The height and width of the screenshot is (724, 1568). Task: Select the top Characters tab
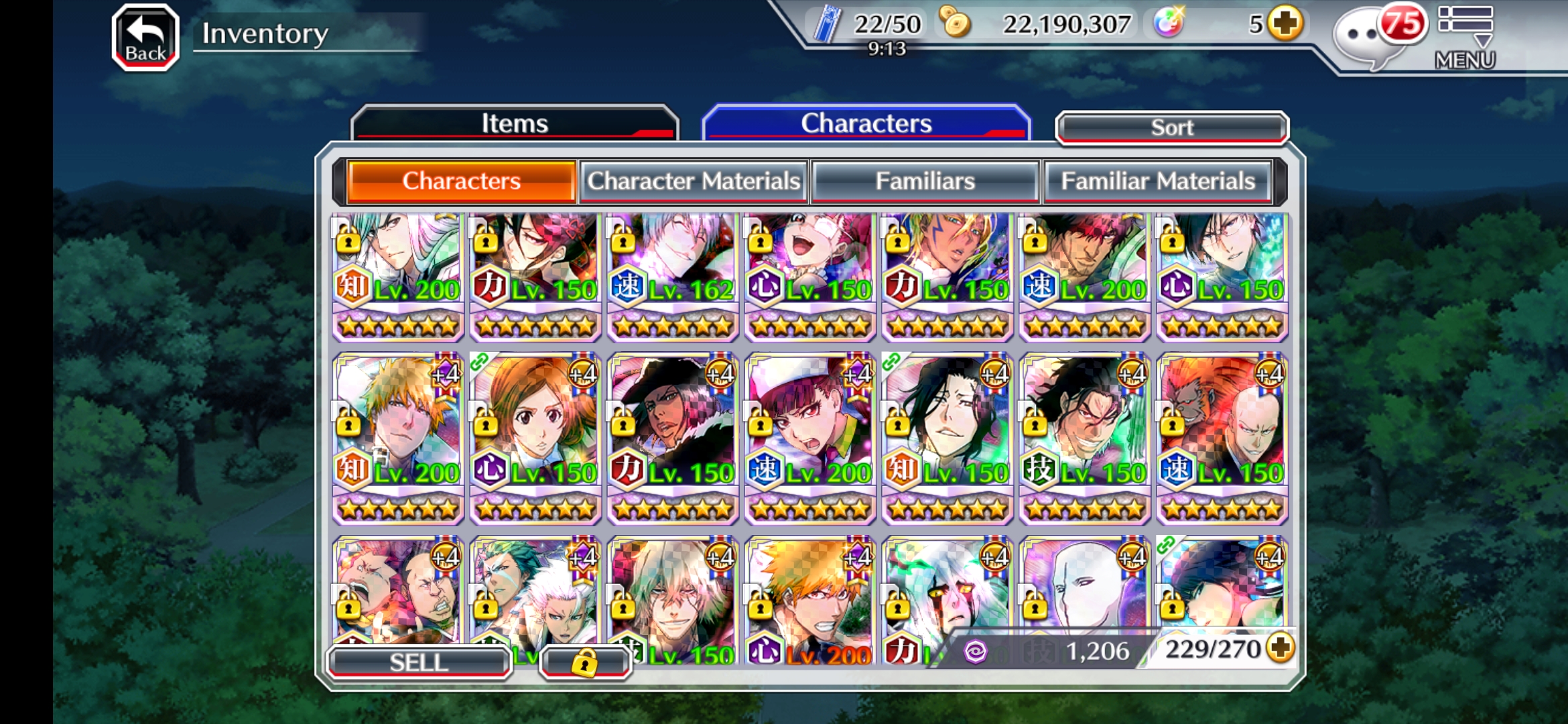[866, 123]
